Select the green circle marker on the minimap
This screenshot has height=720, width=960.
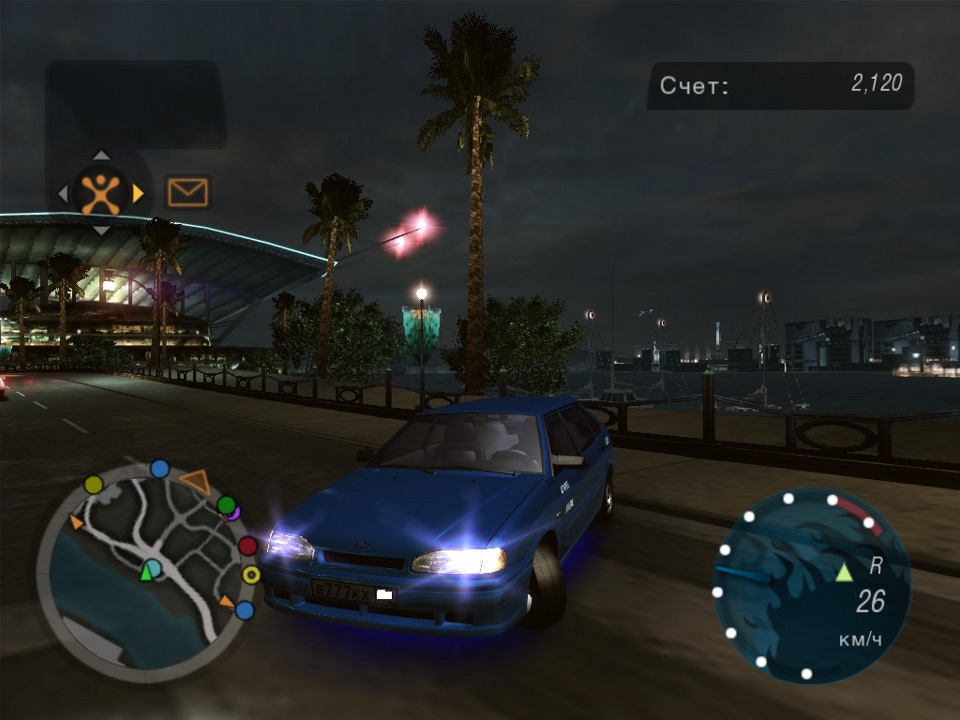point(227,505)
